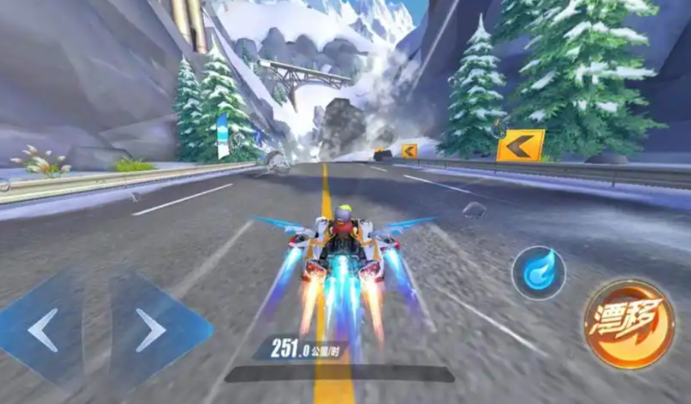Tap the right steering arrow
Viewport: 691px width, 404px height.
pyautogui.click(x=153, y=329)
